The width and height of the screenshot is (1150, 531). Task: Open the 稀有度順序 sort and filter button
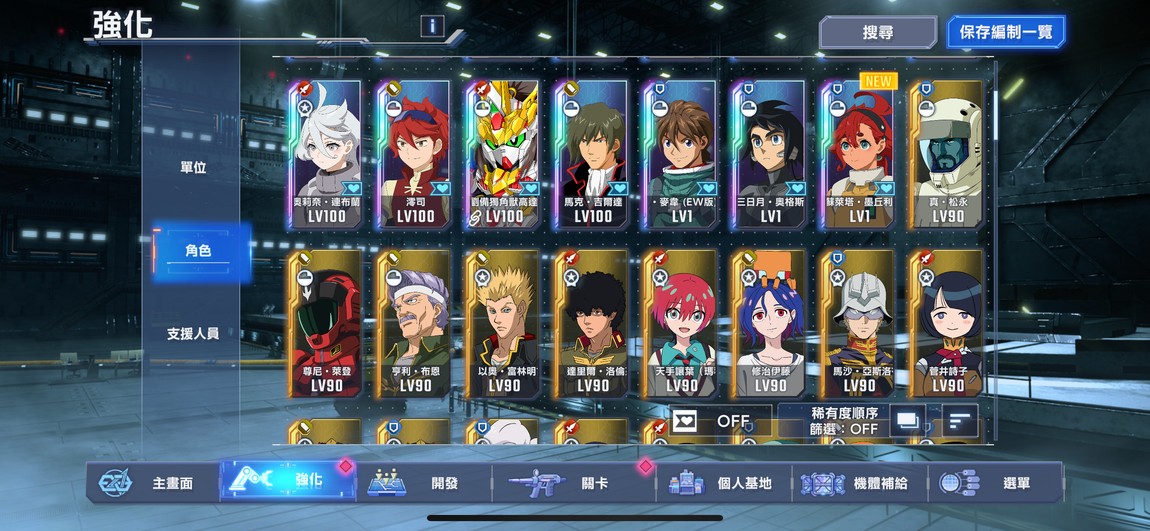click(846, 421)
